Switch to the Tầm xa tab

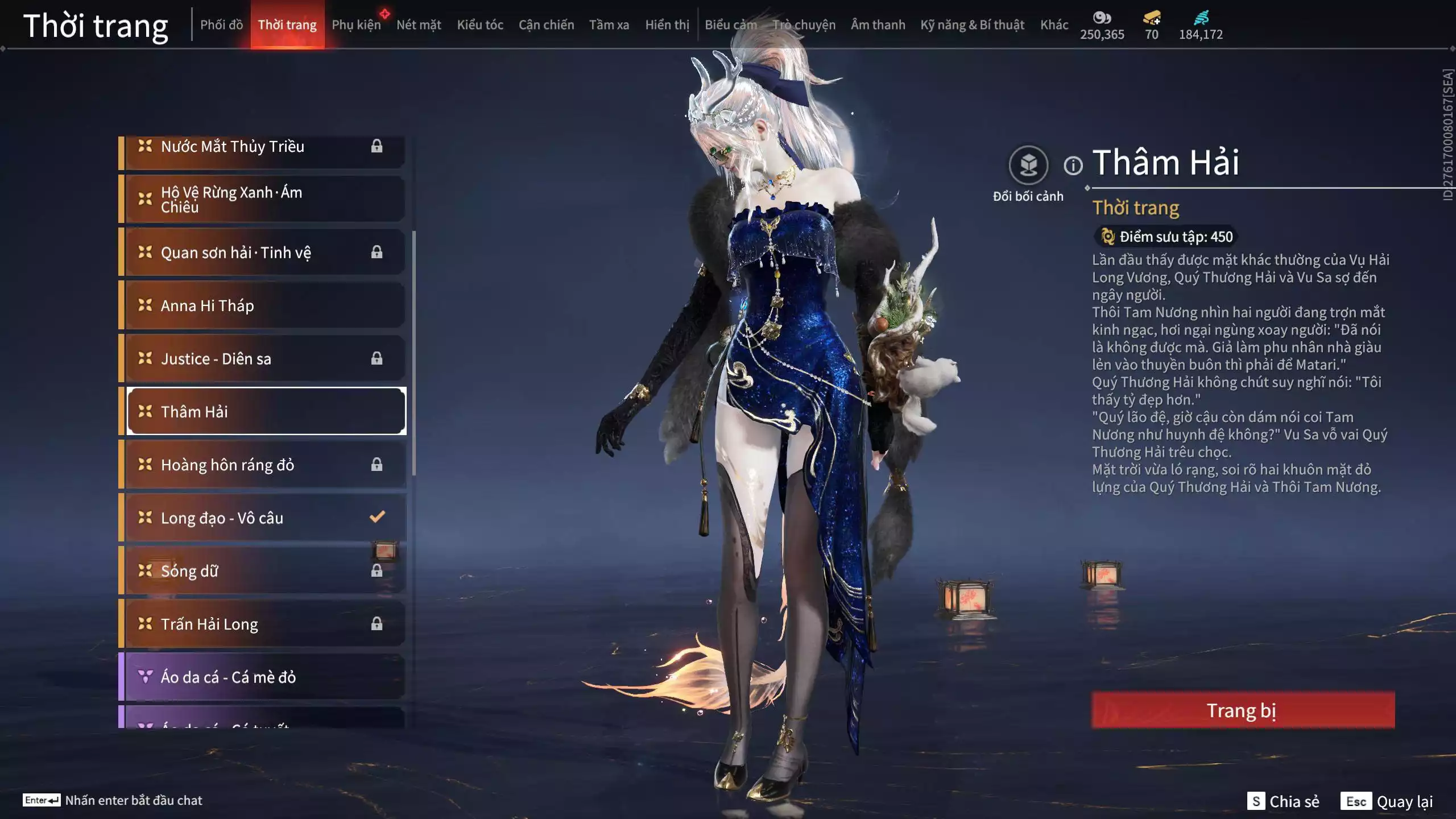click(x=609, y=25)
